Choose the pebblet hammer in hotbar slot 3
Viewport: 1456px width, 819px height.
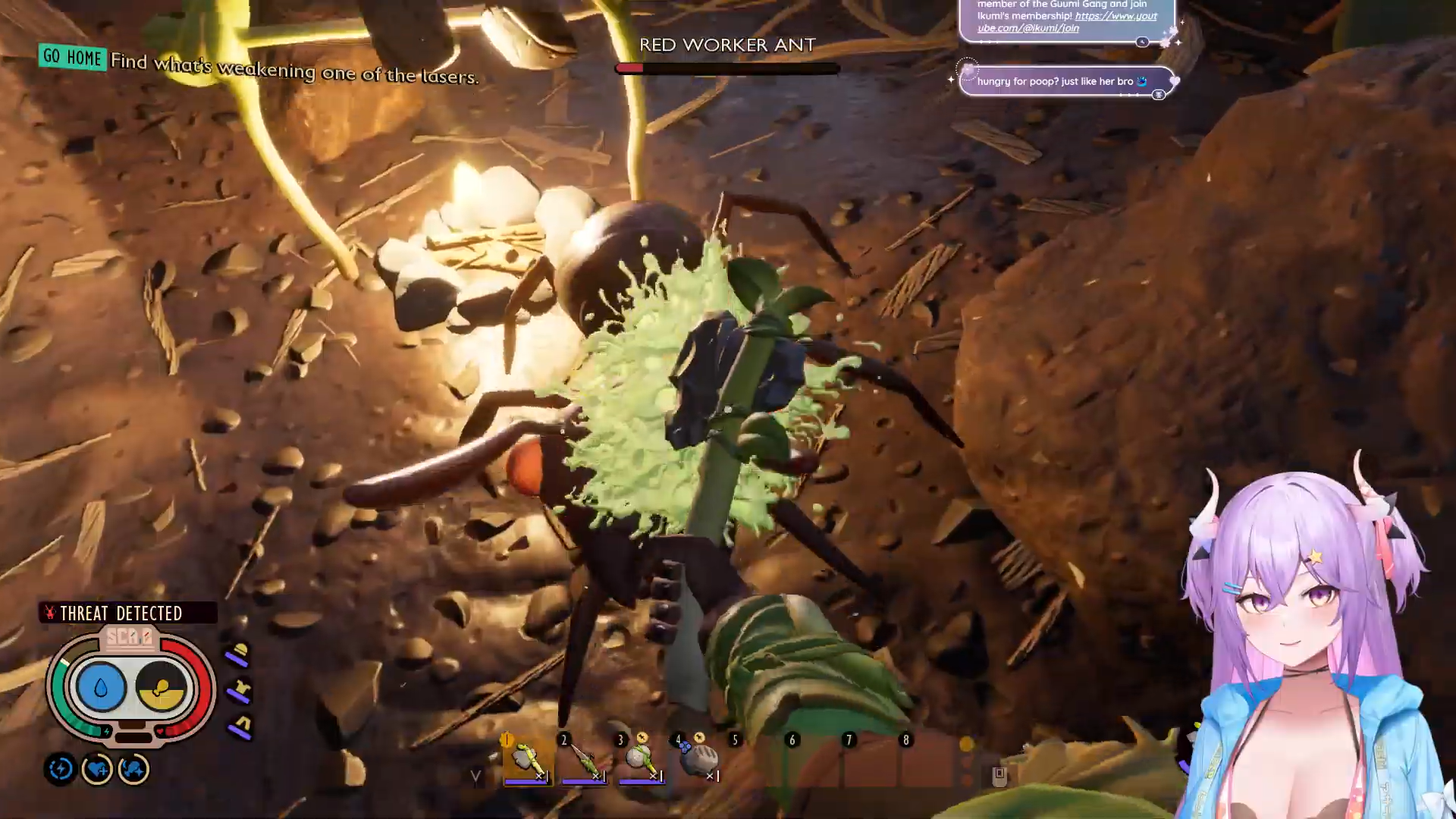[641, 759]
